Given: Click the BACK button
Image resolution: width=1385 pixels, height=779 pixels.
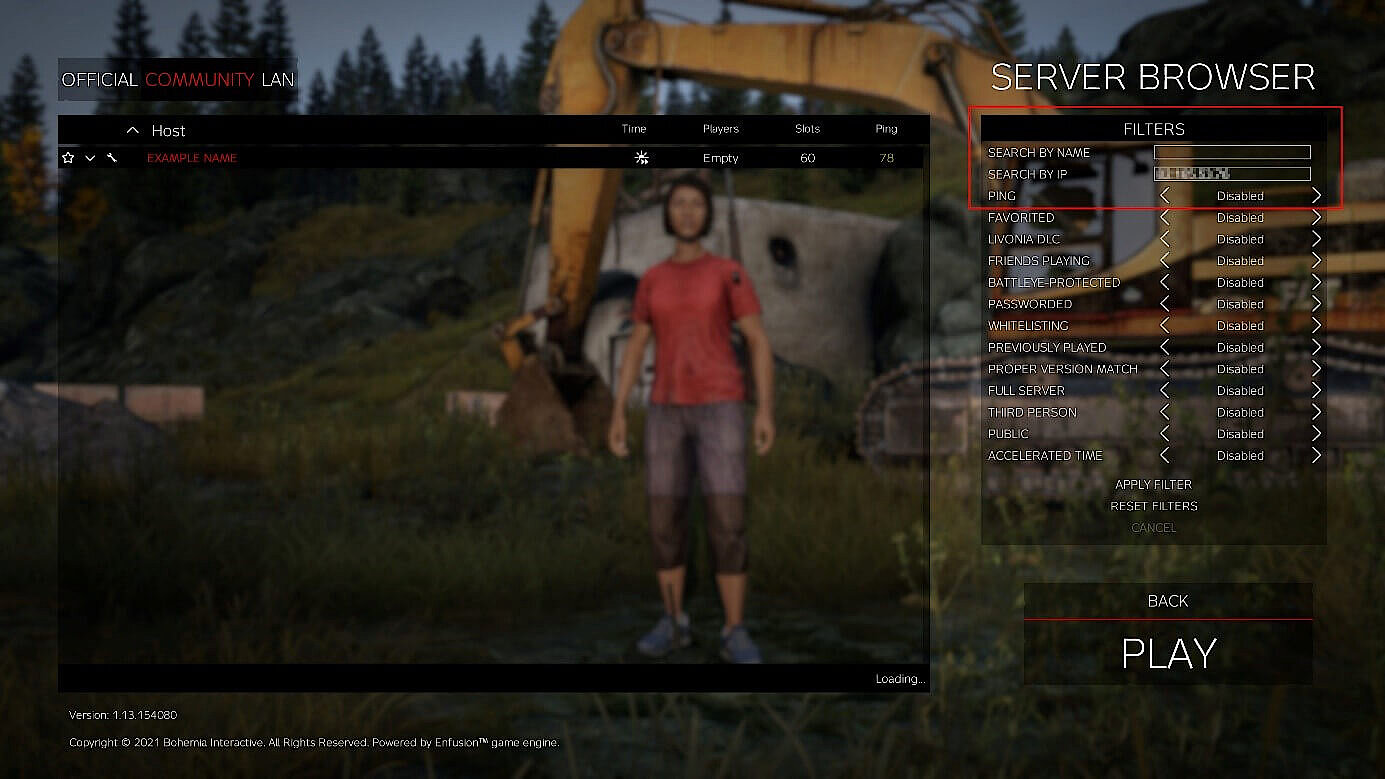Looking at the screenshot, I should (x=1167, y=601).
